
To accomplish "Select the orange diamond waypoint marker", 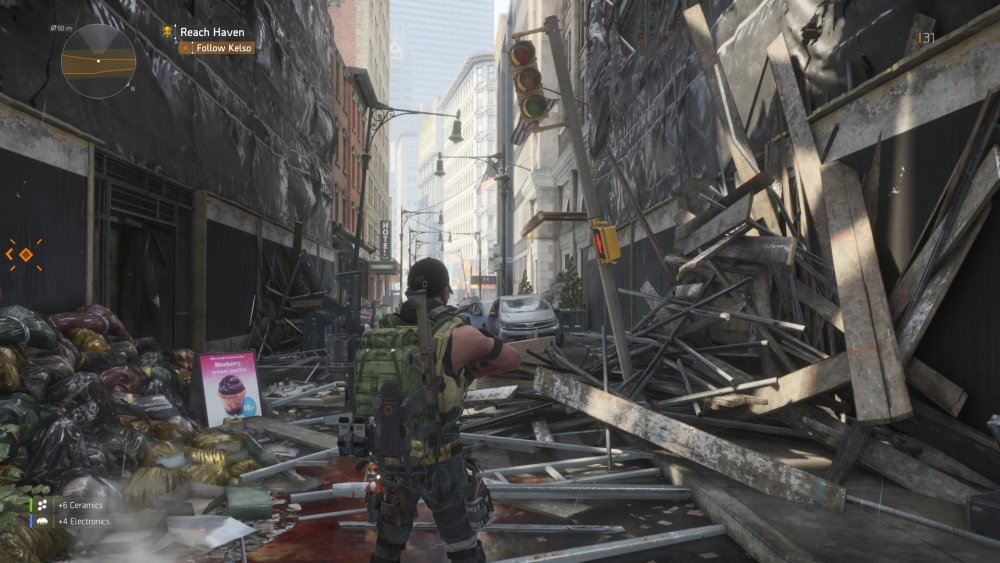I will tap(25, 255).
